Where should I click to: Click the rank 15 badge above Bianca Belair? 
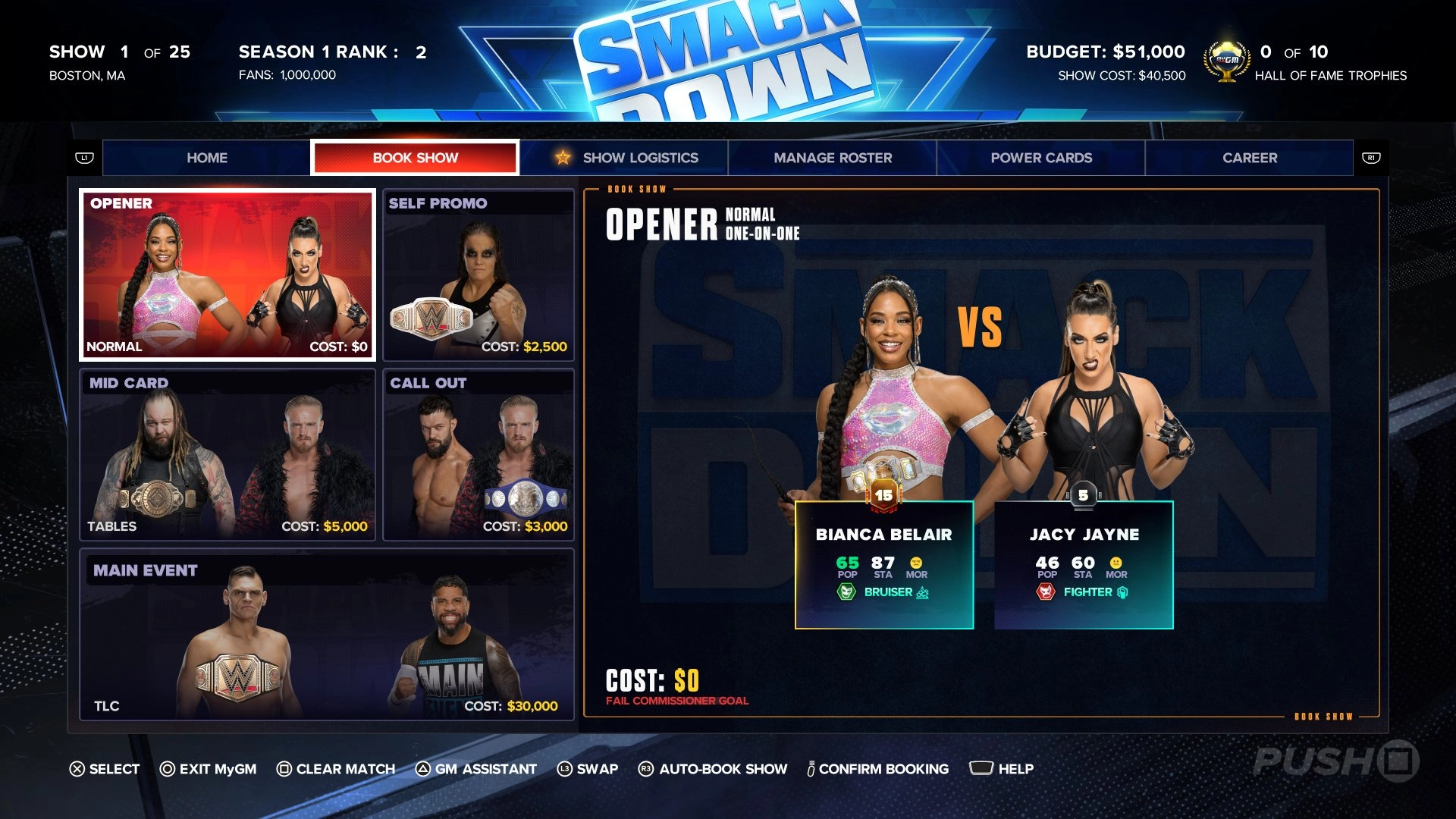coord(880,494)
